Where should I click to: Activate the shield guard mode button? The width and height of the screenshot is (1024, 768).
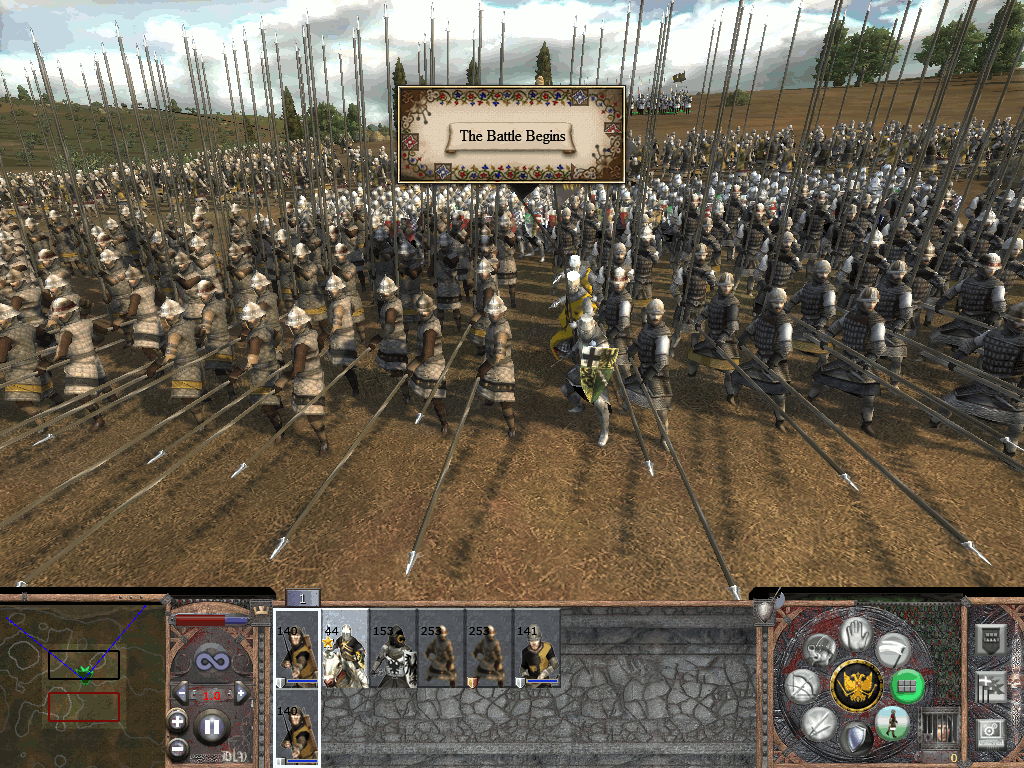click(x=855, y=740)
